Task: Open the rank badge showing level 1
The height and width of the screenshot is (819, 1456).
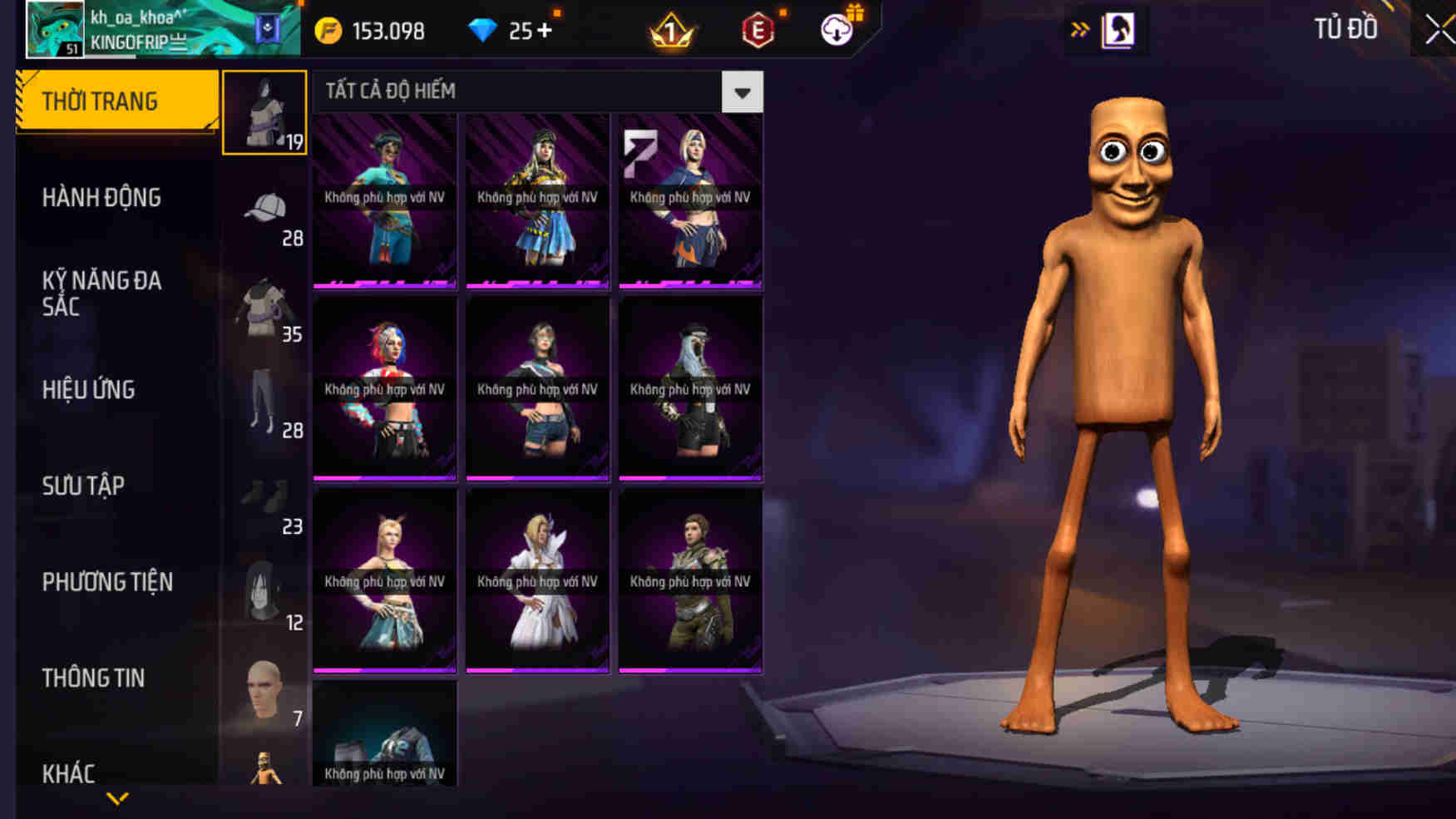Action: (670, 31)
